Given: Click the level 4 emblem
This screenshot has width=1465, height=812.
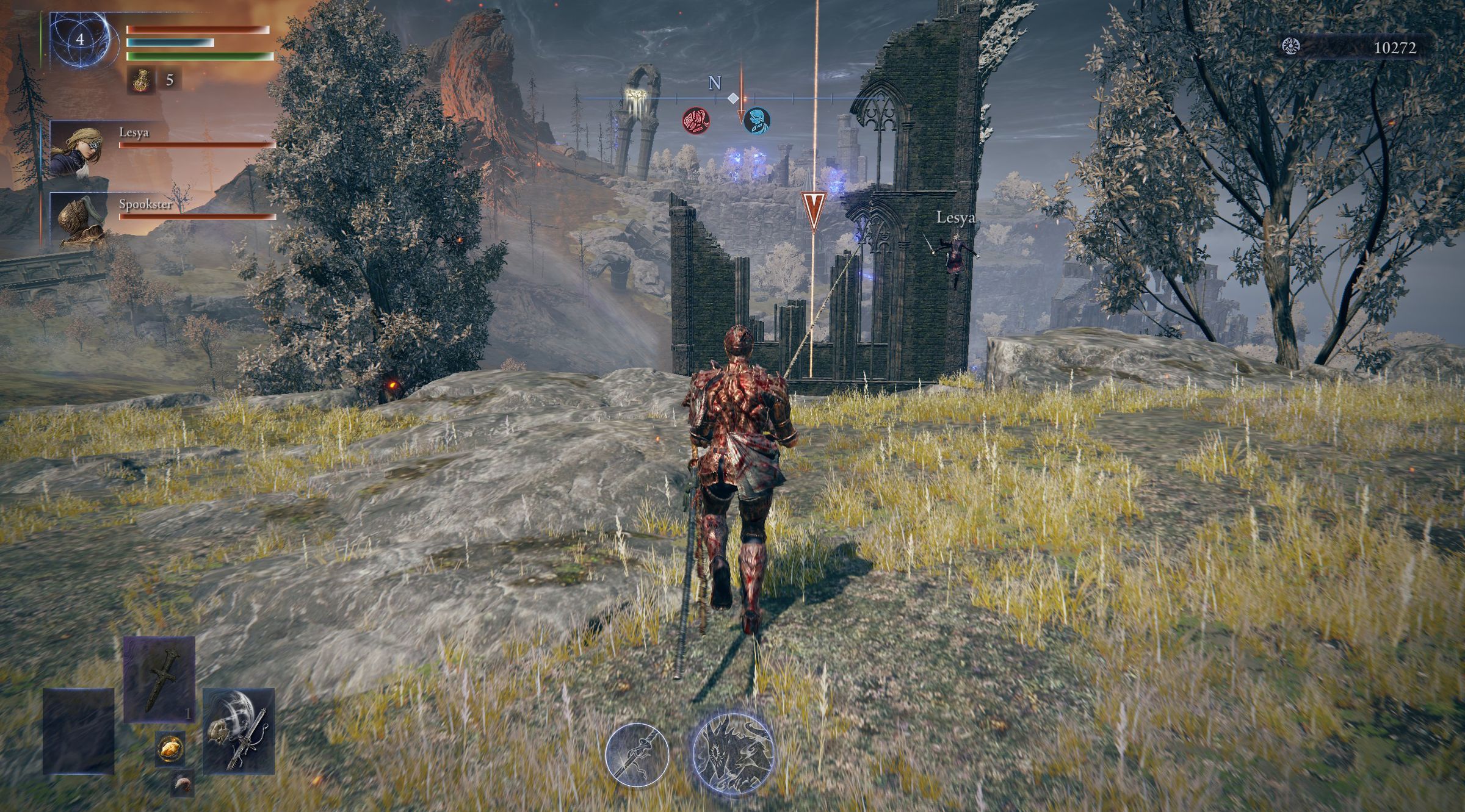Looking at the screenshot, I should [80, 40].
